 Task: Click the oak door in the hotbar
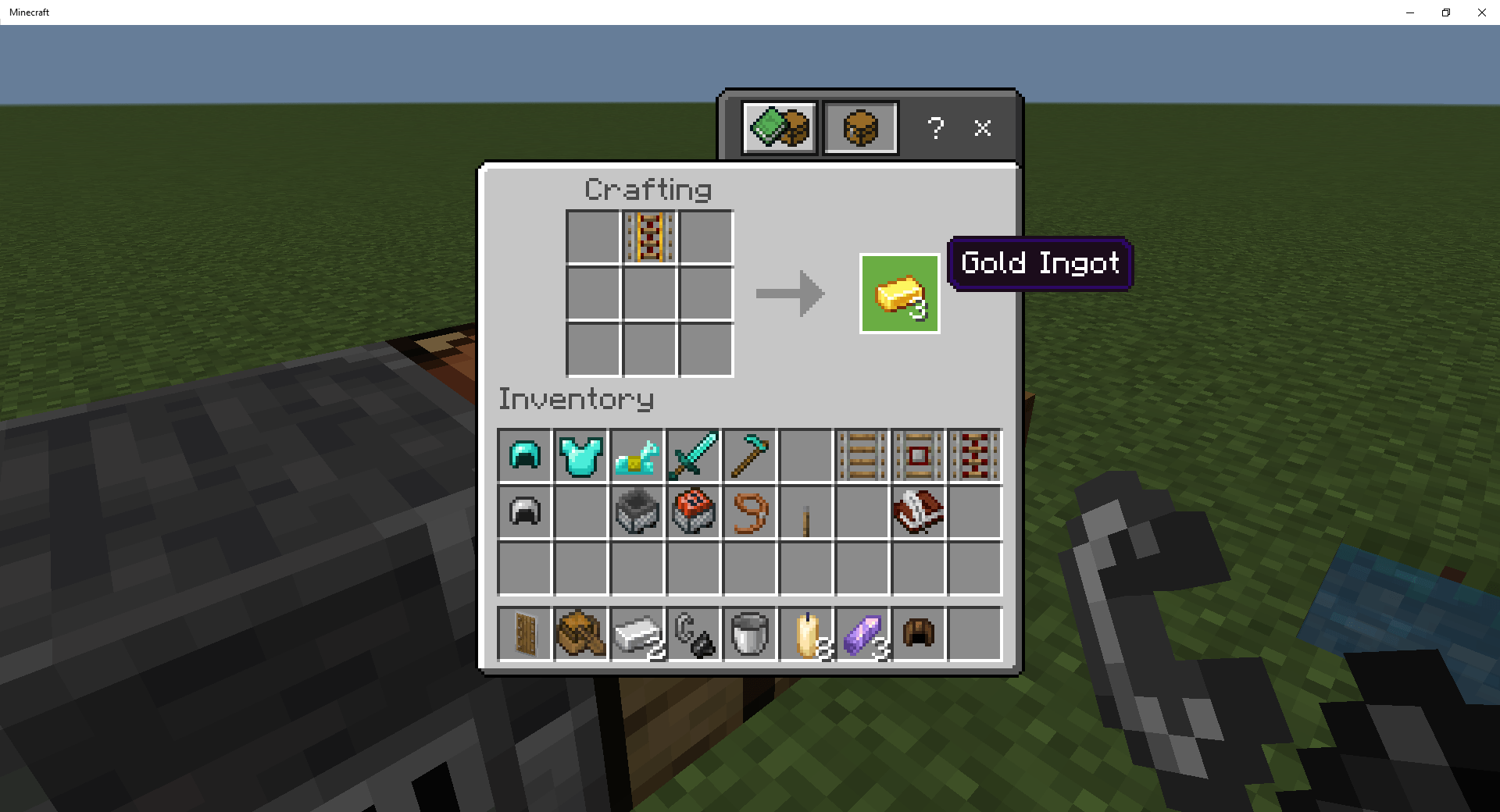click(523, 635)
